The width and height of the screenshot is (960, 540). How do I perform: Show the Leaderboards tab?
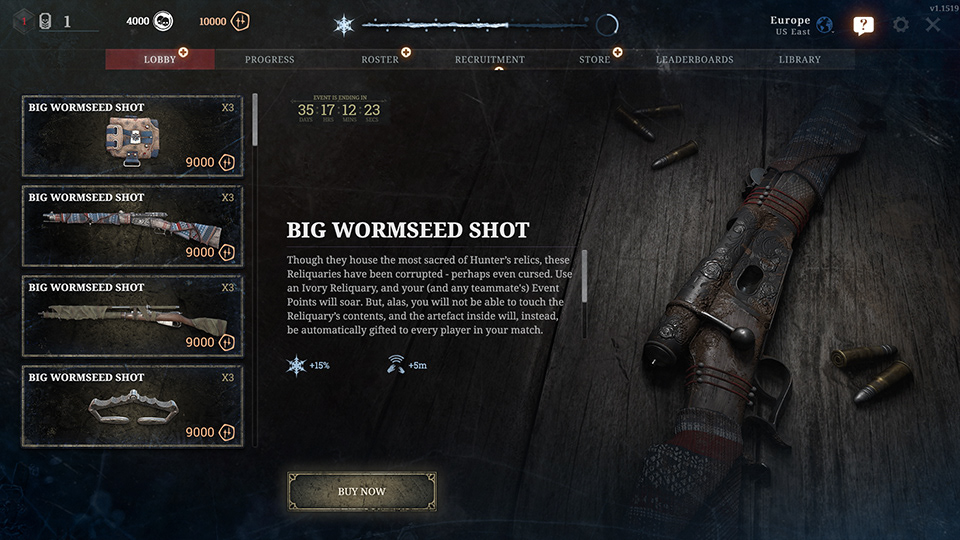[694, 60]
